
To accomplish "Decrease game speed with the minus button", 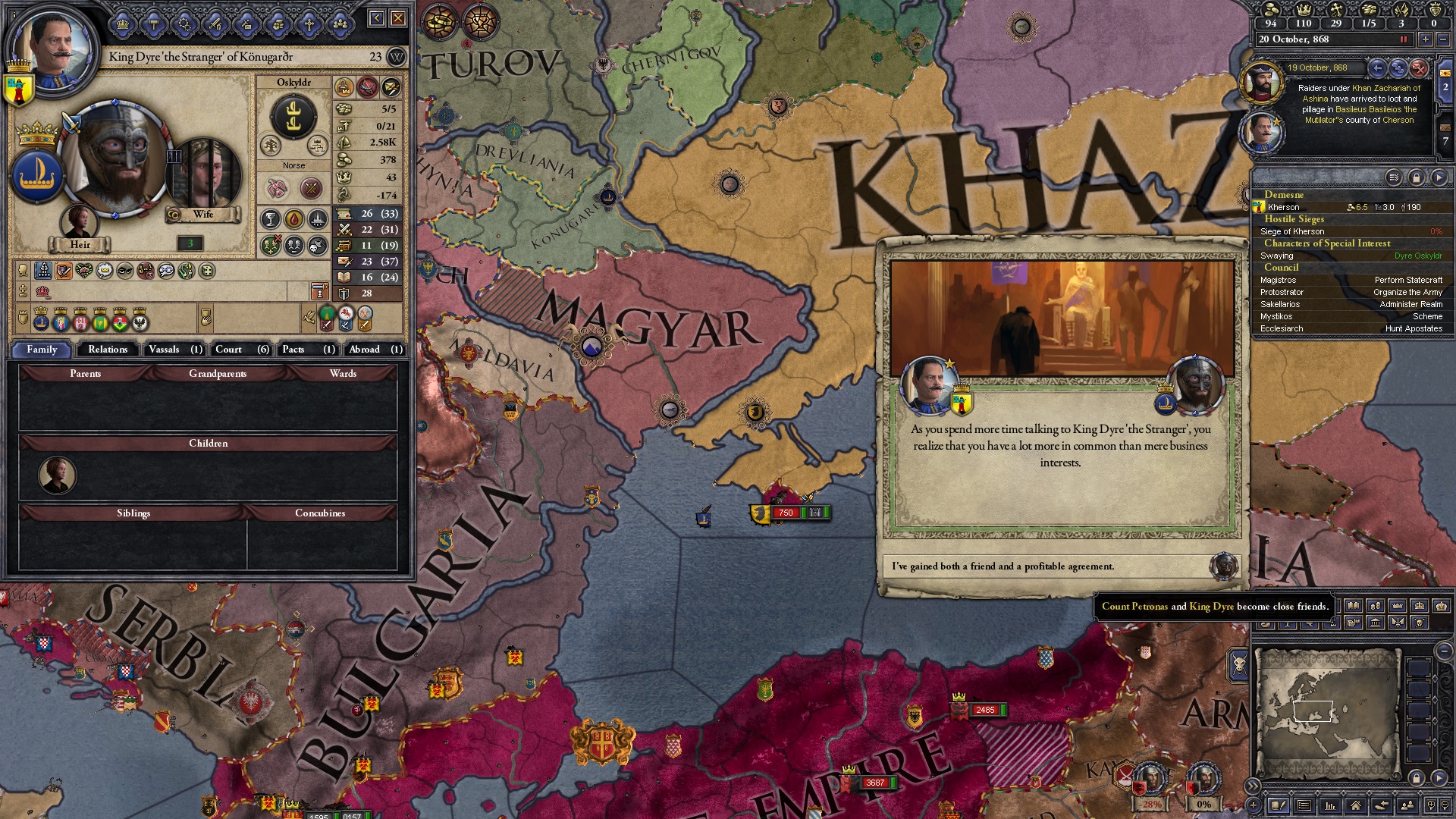I will 1443,39.
